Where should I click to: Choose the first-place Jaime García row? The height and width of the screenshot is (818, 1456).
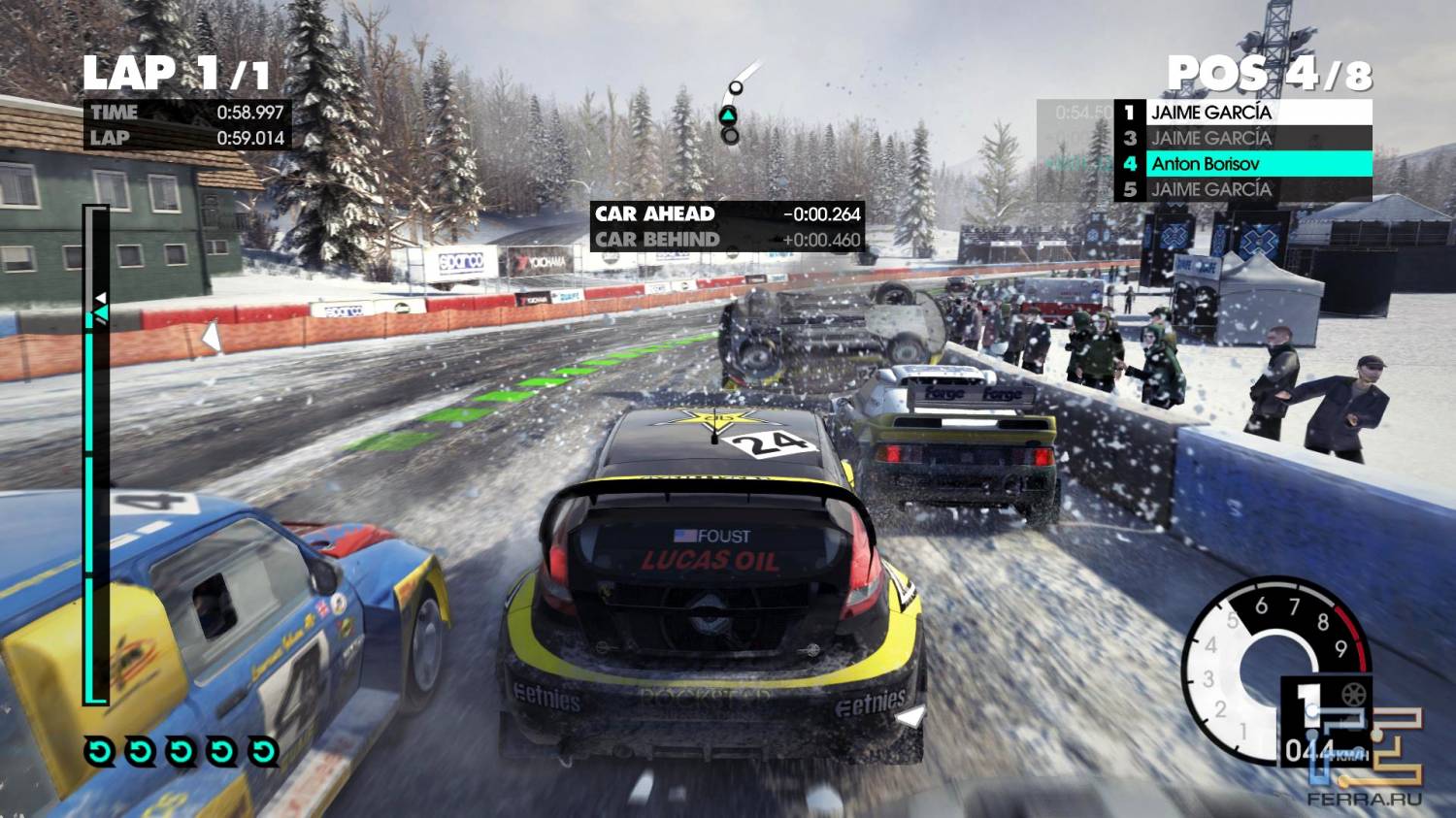1243,113
